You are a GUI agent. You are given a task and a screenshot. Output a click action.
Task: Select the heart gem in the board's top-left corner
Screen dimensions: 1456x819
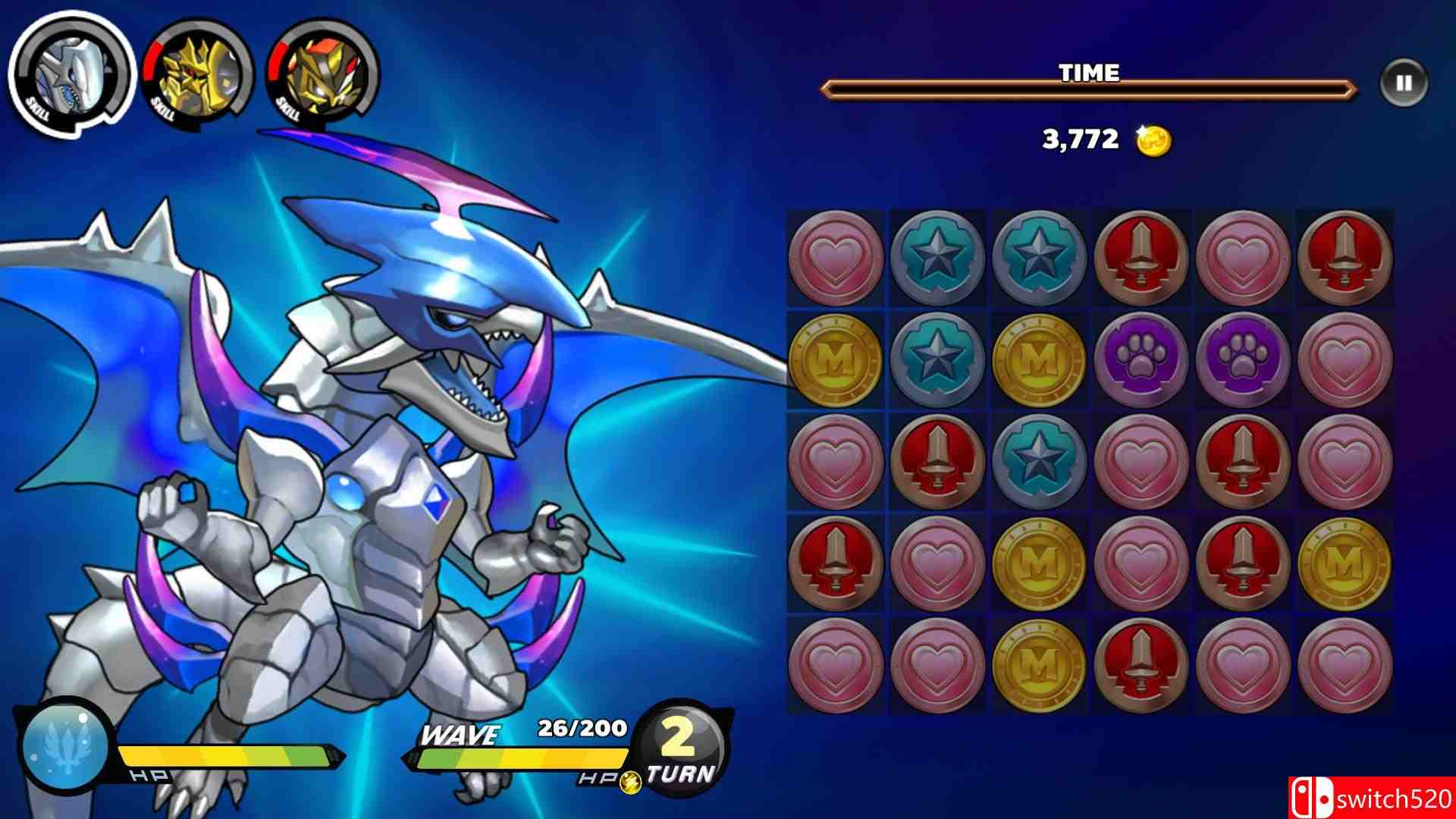834,258
